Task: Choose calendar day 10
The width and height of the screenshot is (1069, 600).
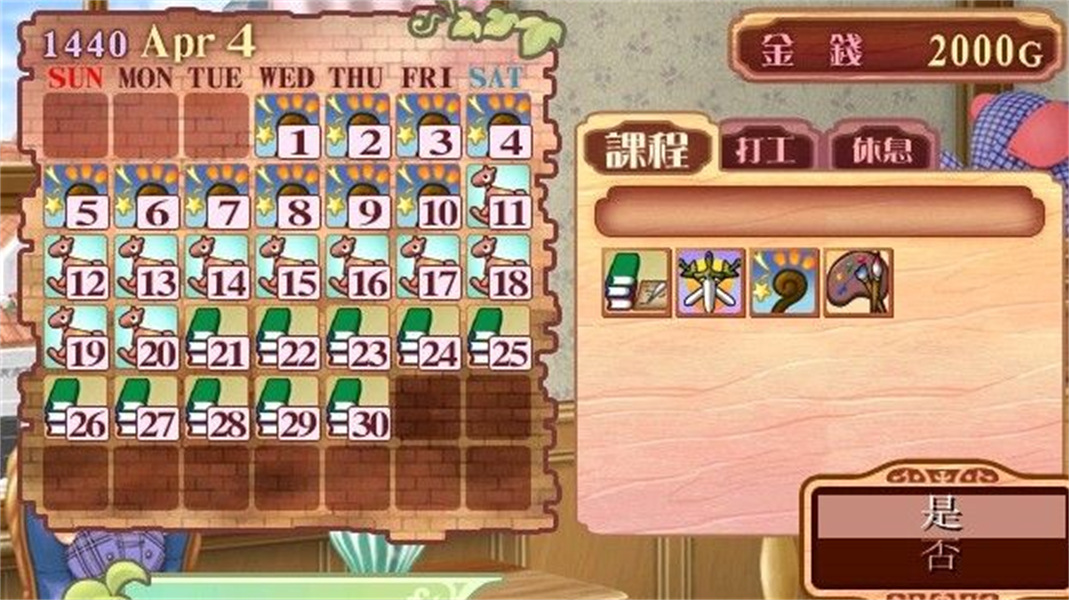Action: (x=428, y=197)
